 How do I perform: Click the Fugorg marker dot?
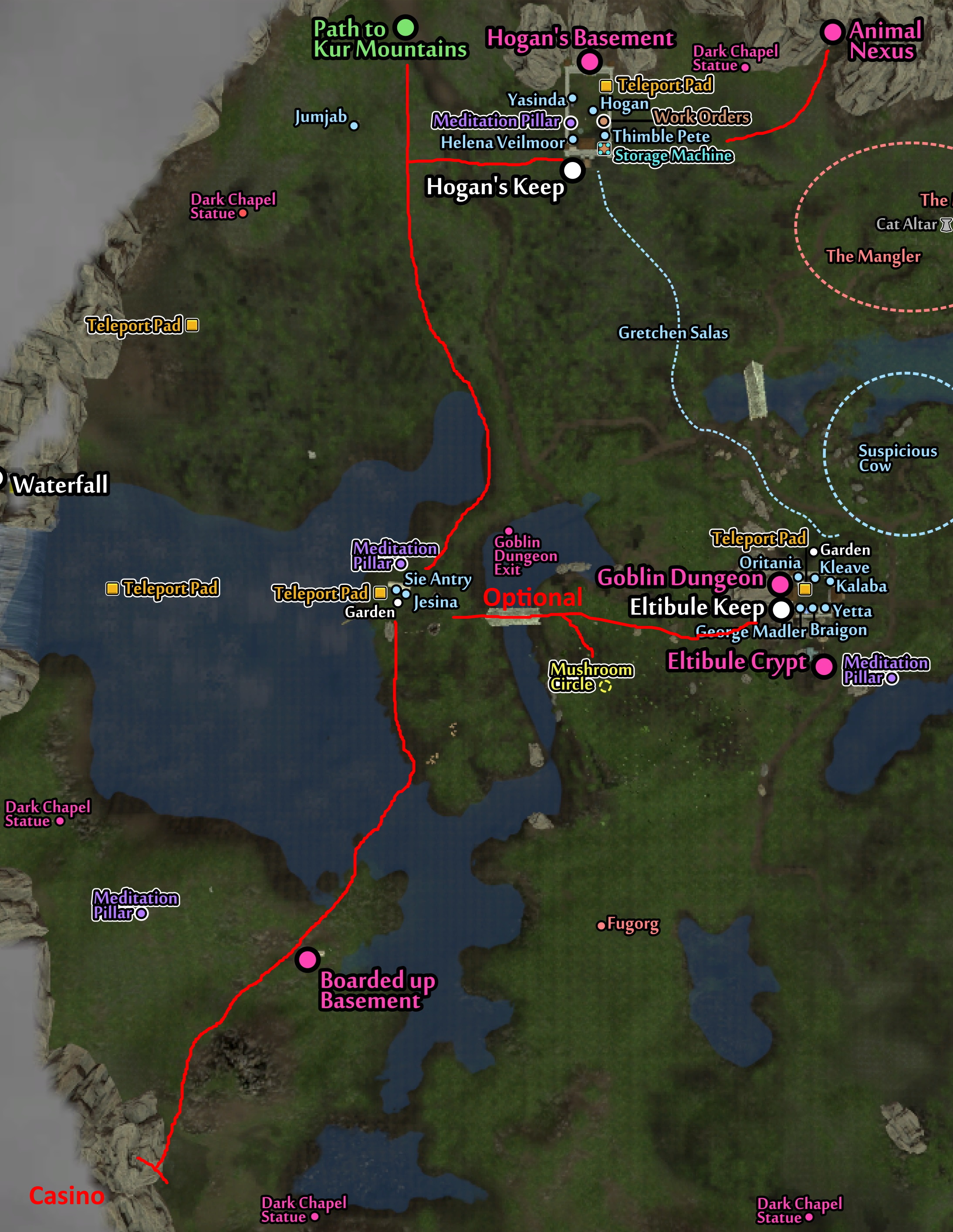tap(601, 926)
